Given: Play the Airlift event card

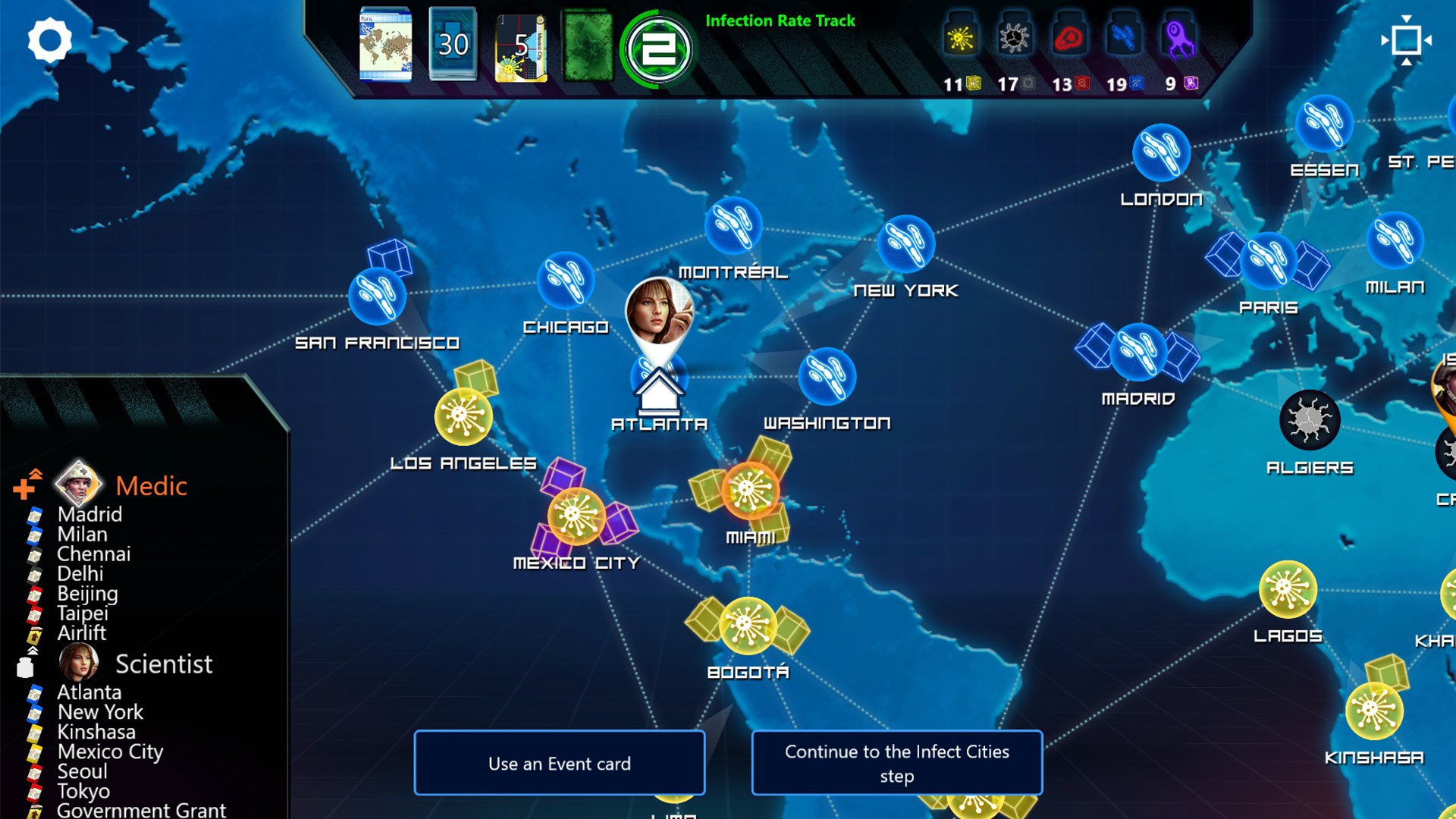Looking at the screenshot, I should coord(80,634).
